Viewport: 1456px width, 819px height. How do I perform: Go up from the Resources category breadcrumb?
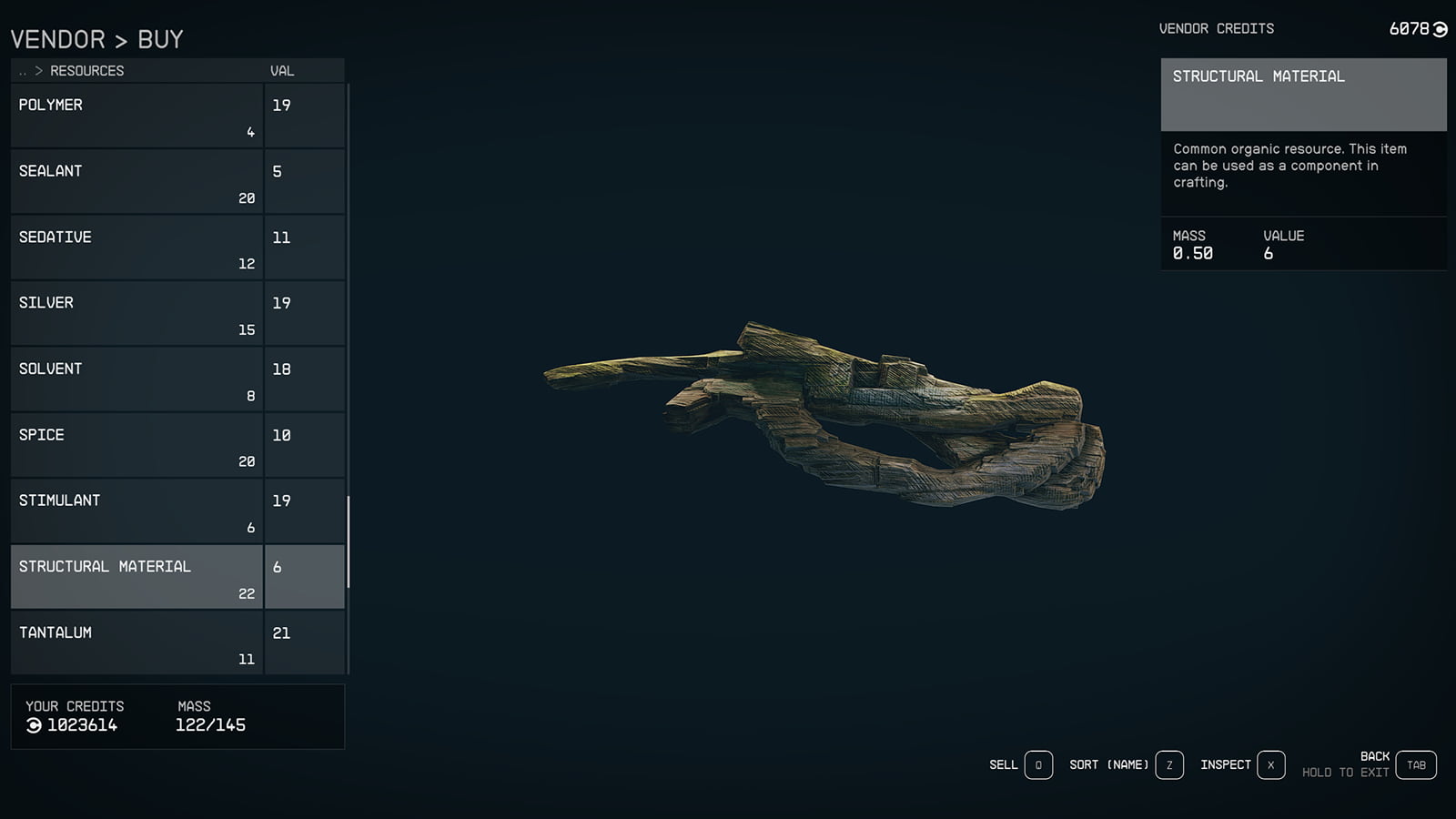(24, 71)
